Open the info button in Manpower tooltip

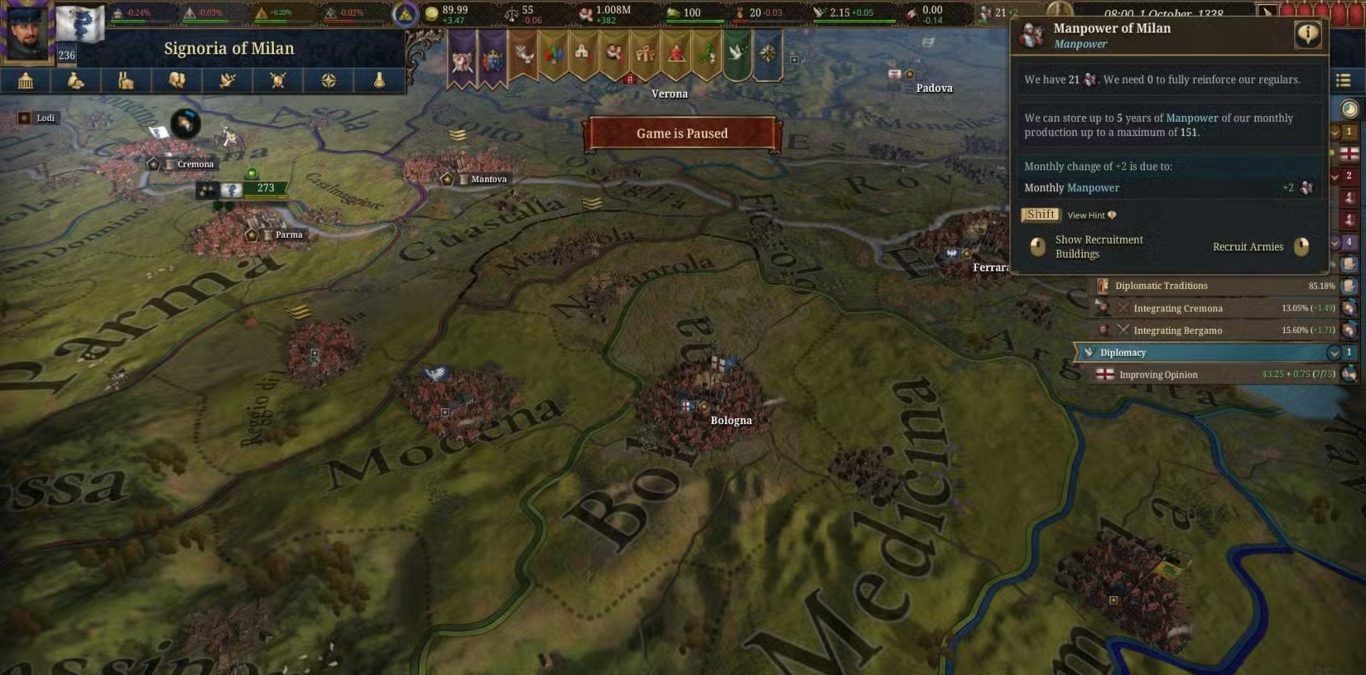click(1307, 35)
